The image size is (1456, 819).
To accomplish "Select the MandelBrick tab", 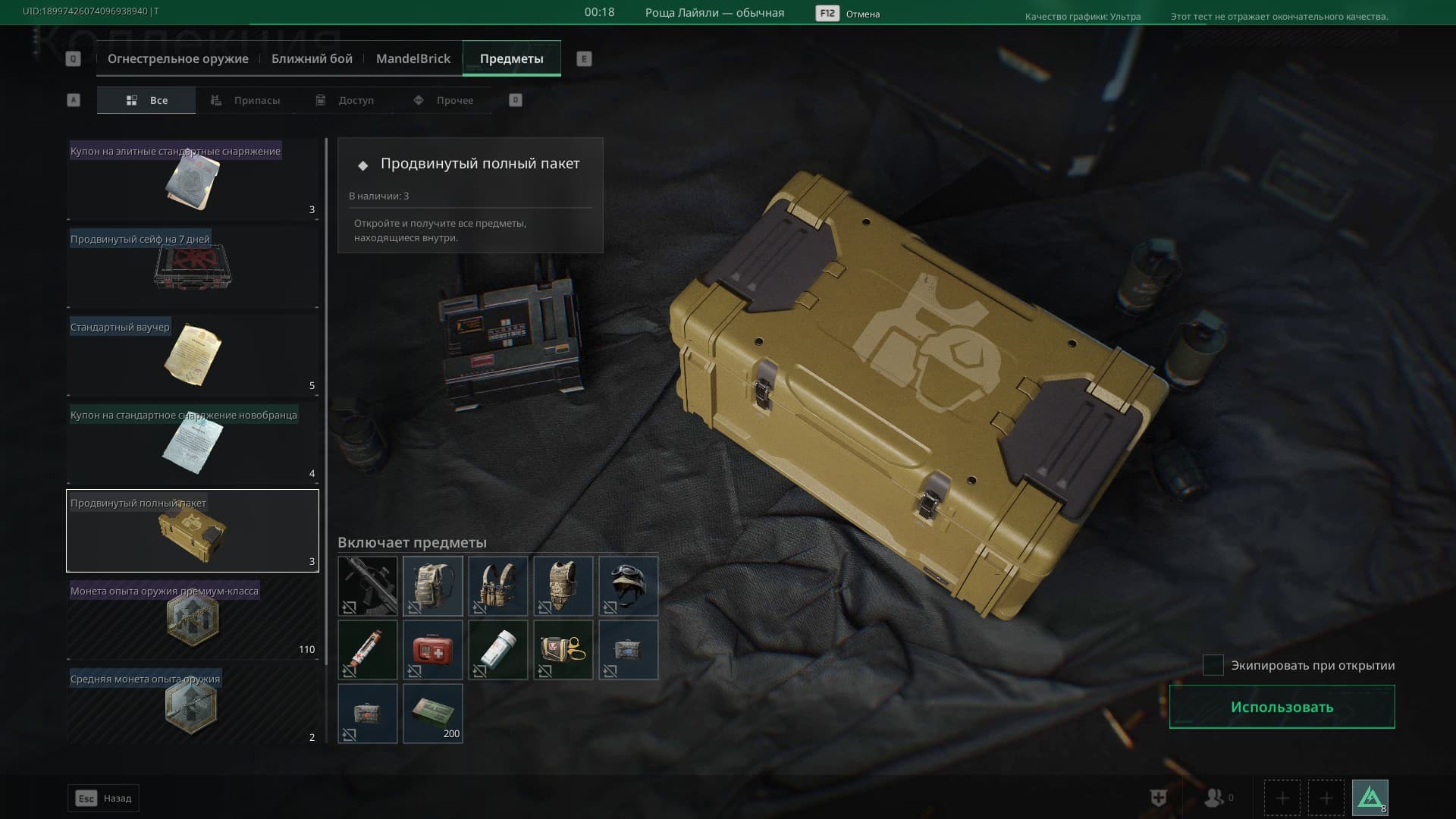I will point(413,59).
